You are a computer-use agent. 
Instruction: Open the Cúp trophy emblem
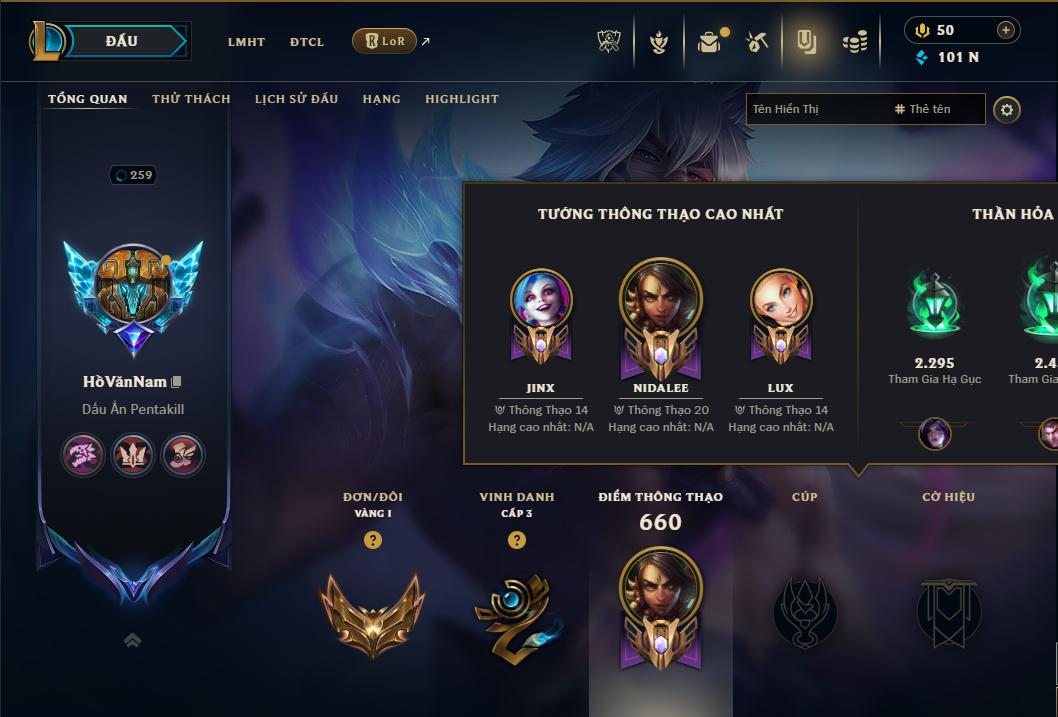pyautogui.click(x=805, y=611)
